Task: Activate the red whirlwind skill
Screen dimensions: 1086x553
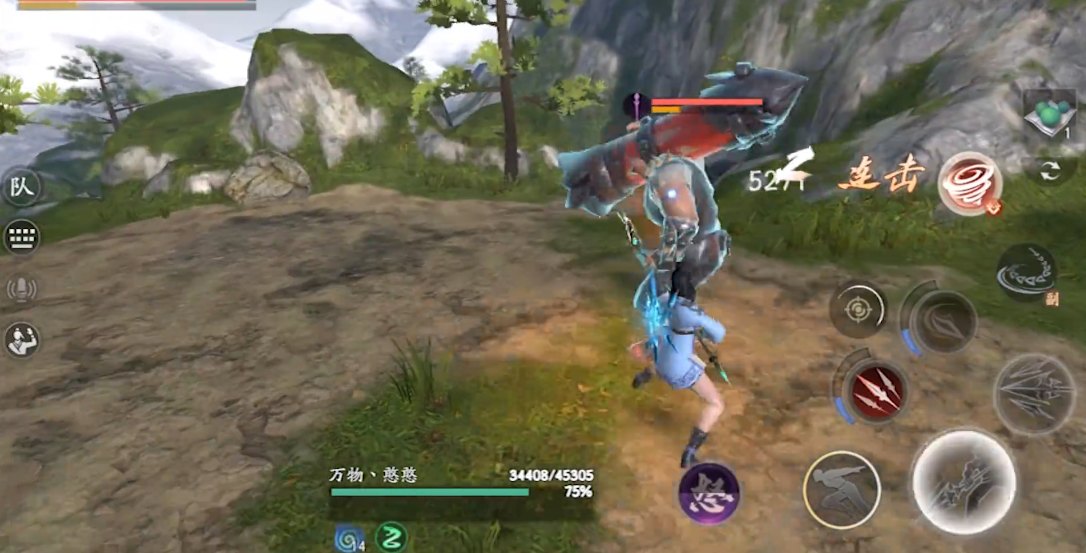Action: tap(969, 184)
